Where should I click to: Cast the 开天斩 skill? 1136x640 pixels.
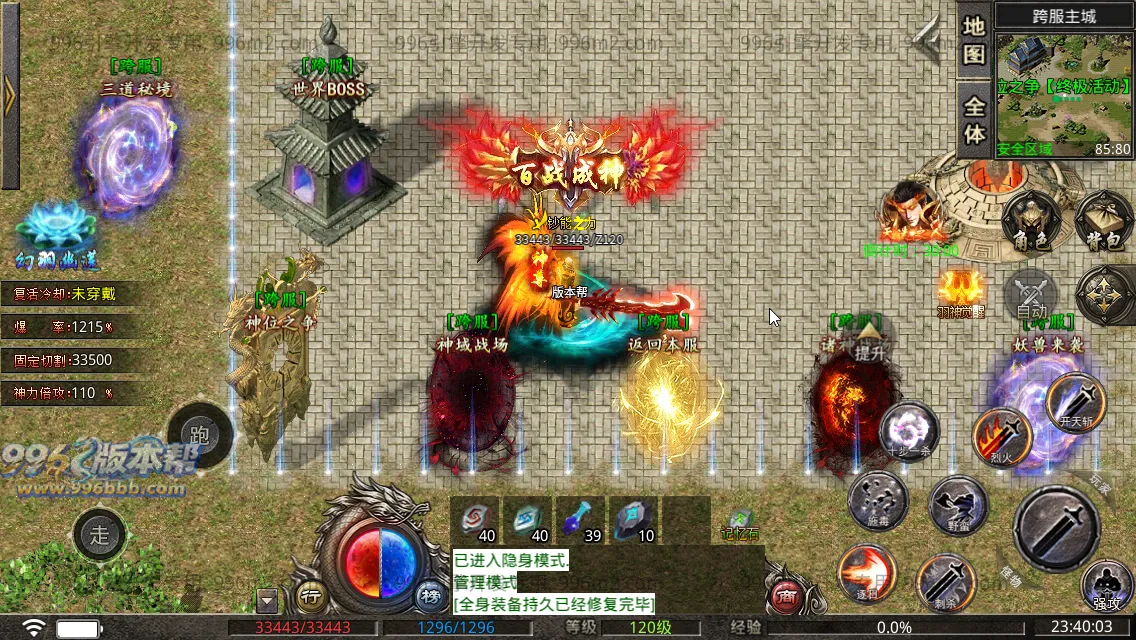pos(1075,401)
